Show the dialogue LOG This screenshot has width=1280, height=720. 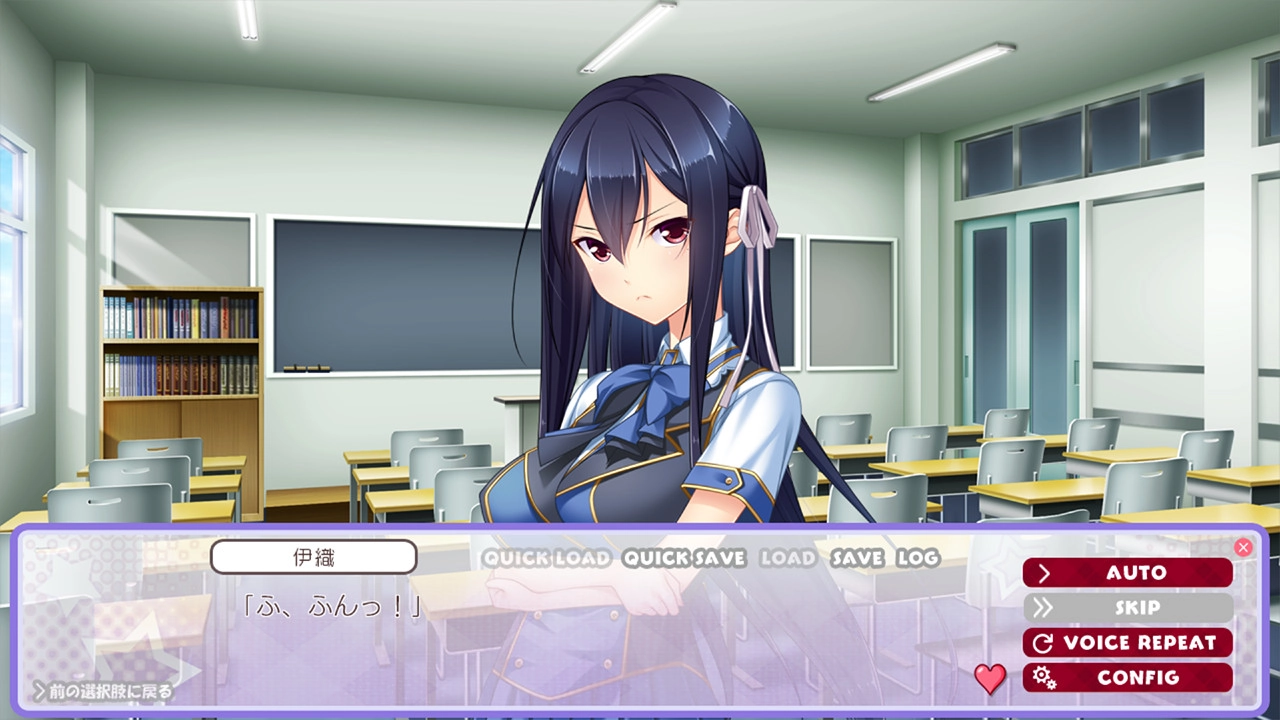(x=918, y=558)
